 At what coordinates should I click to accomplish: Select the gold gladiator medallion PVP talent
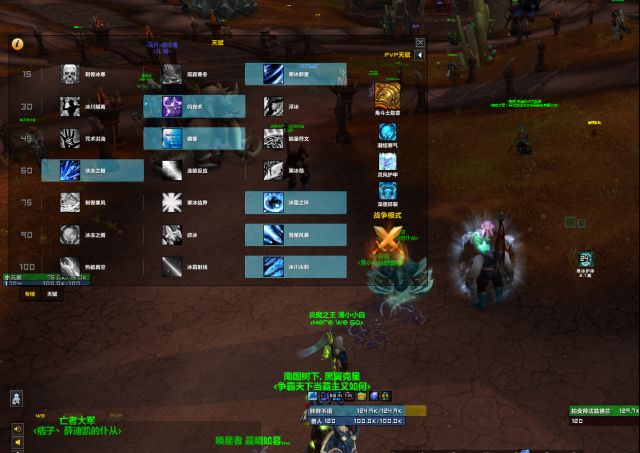pos(386,96)
